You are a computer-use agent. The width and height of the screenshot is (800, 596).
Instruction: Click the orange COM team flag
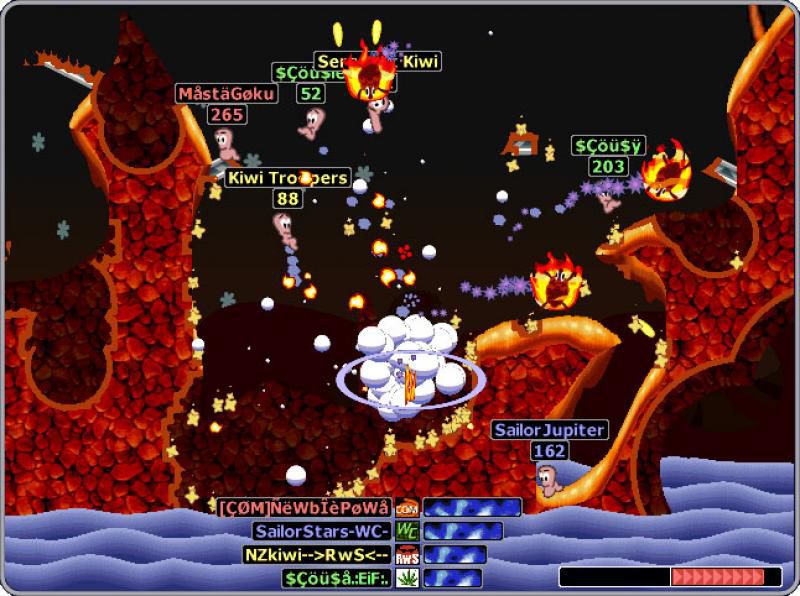pos(407,507)
